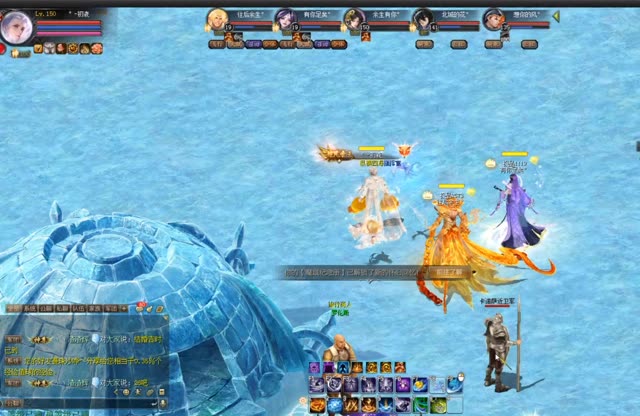Select the third party member's portrait
This screenshot has width=640, height=416.
coord(354,19)
